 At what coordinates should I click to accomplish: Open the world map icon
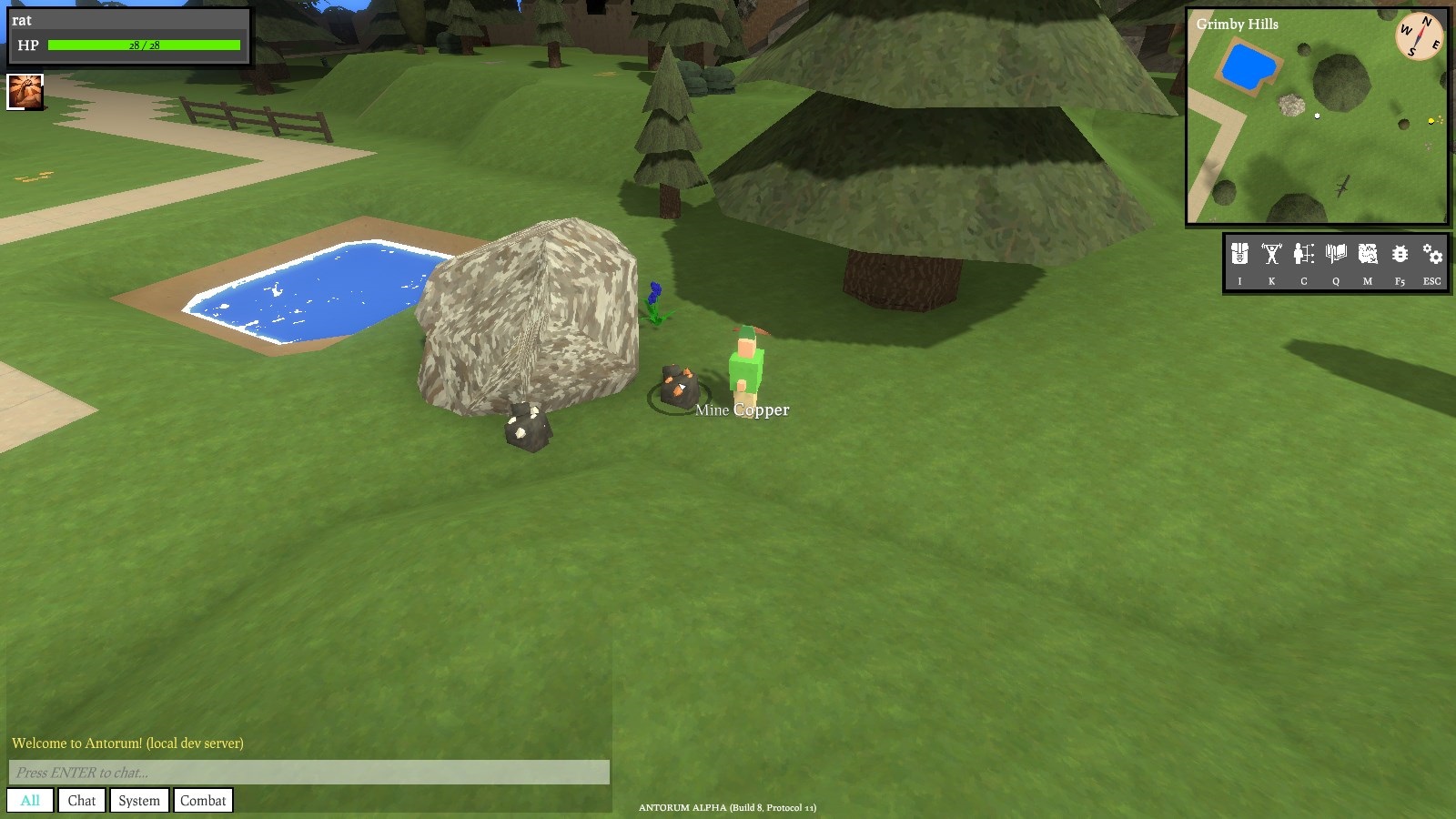(x=1368, y=254)
